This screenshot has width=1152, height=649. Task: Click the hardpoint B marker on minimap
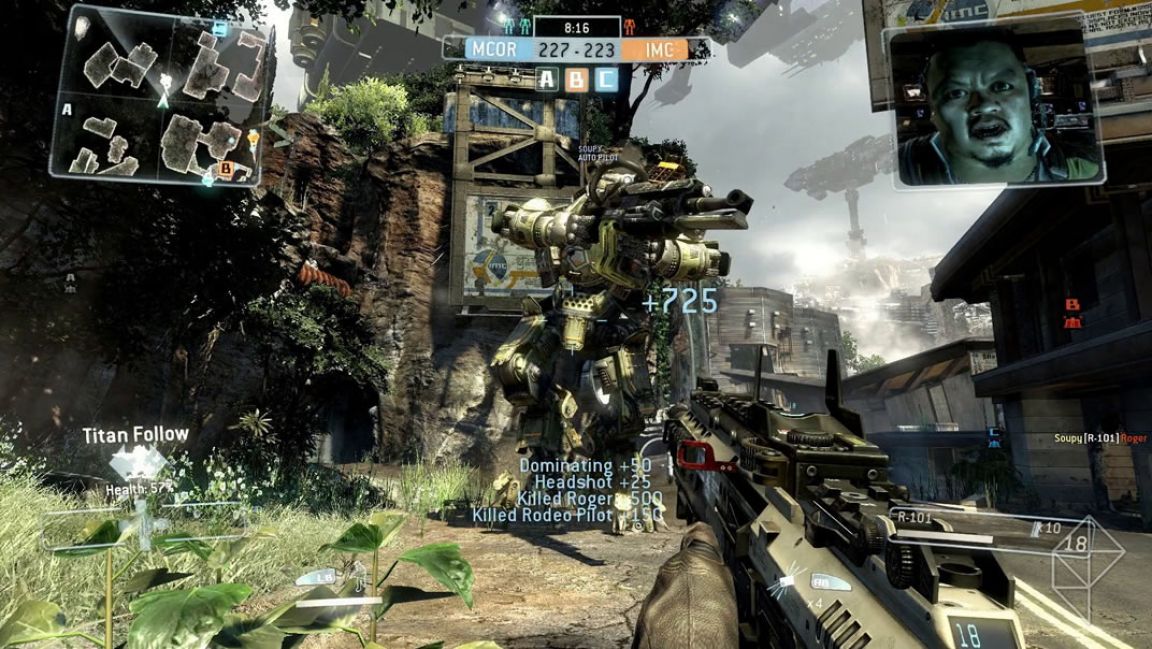click(225, 170)
